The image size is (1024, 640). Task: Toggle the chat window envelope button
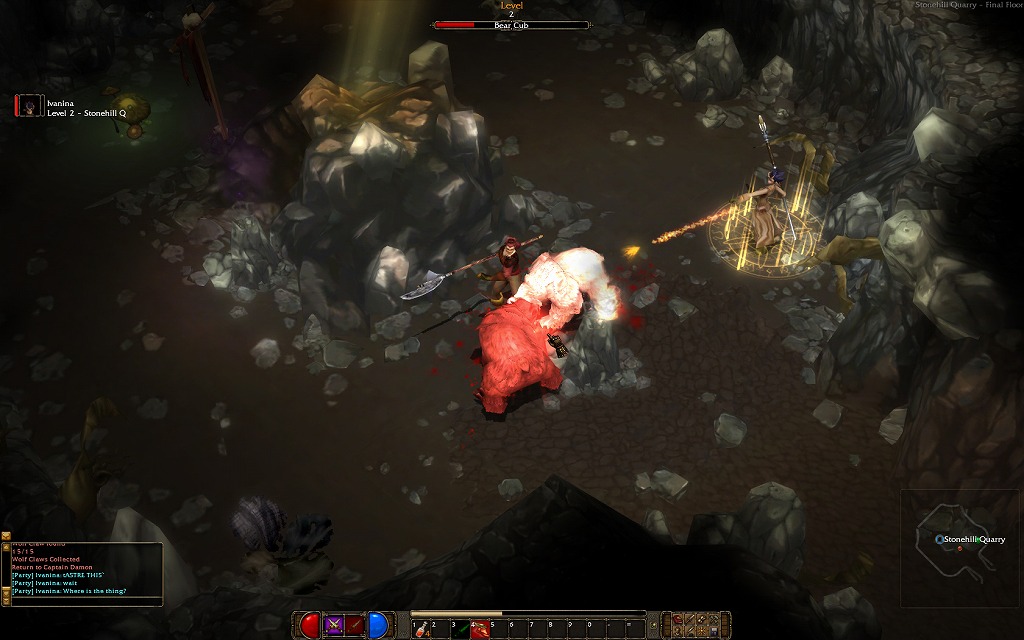[x=6, y=538]
